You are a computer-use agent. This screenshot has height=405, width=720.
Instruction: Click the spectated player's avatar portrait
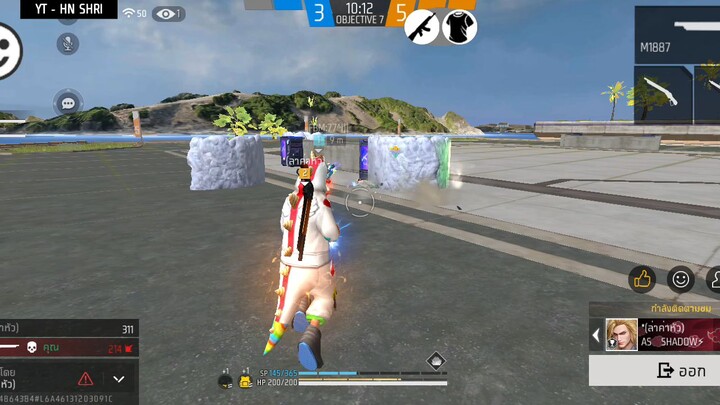tap(621, 335)
